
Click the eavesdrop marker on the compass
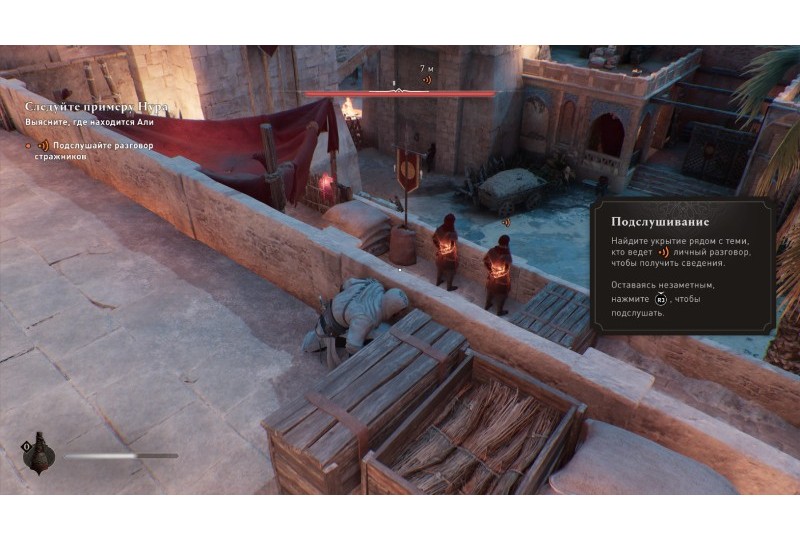pos(427,80)
